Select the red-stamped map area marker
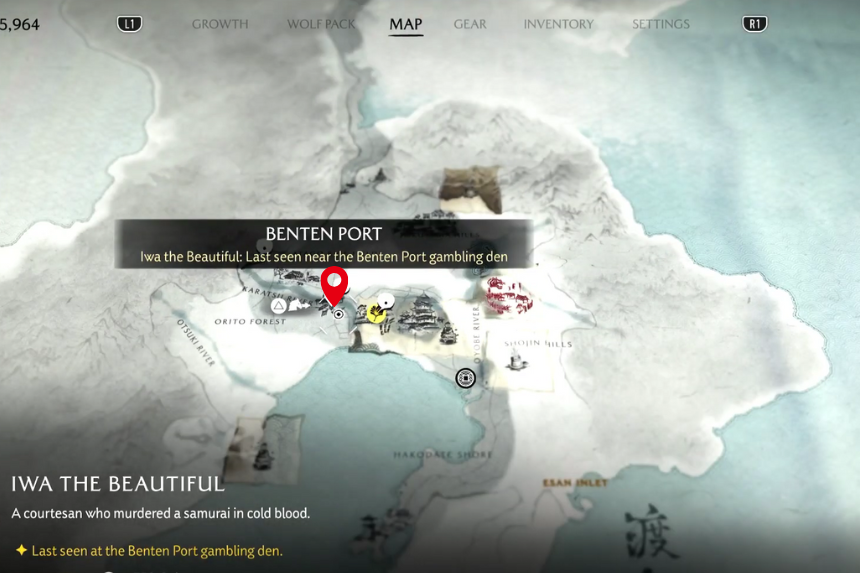 tap(507, 295)
